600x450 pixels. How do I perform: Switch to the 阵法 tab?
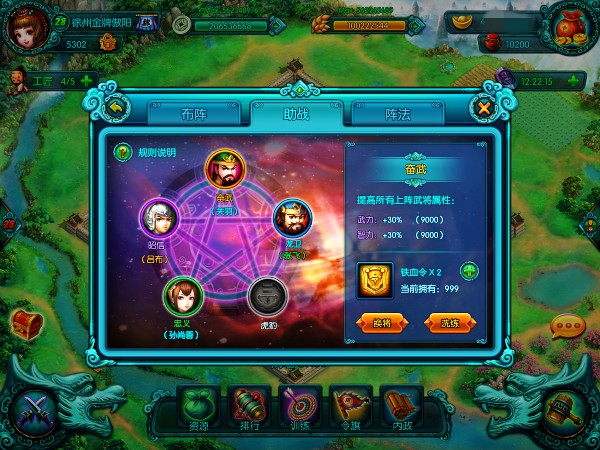(x=398, y=114)
